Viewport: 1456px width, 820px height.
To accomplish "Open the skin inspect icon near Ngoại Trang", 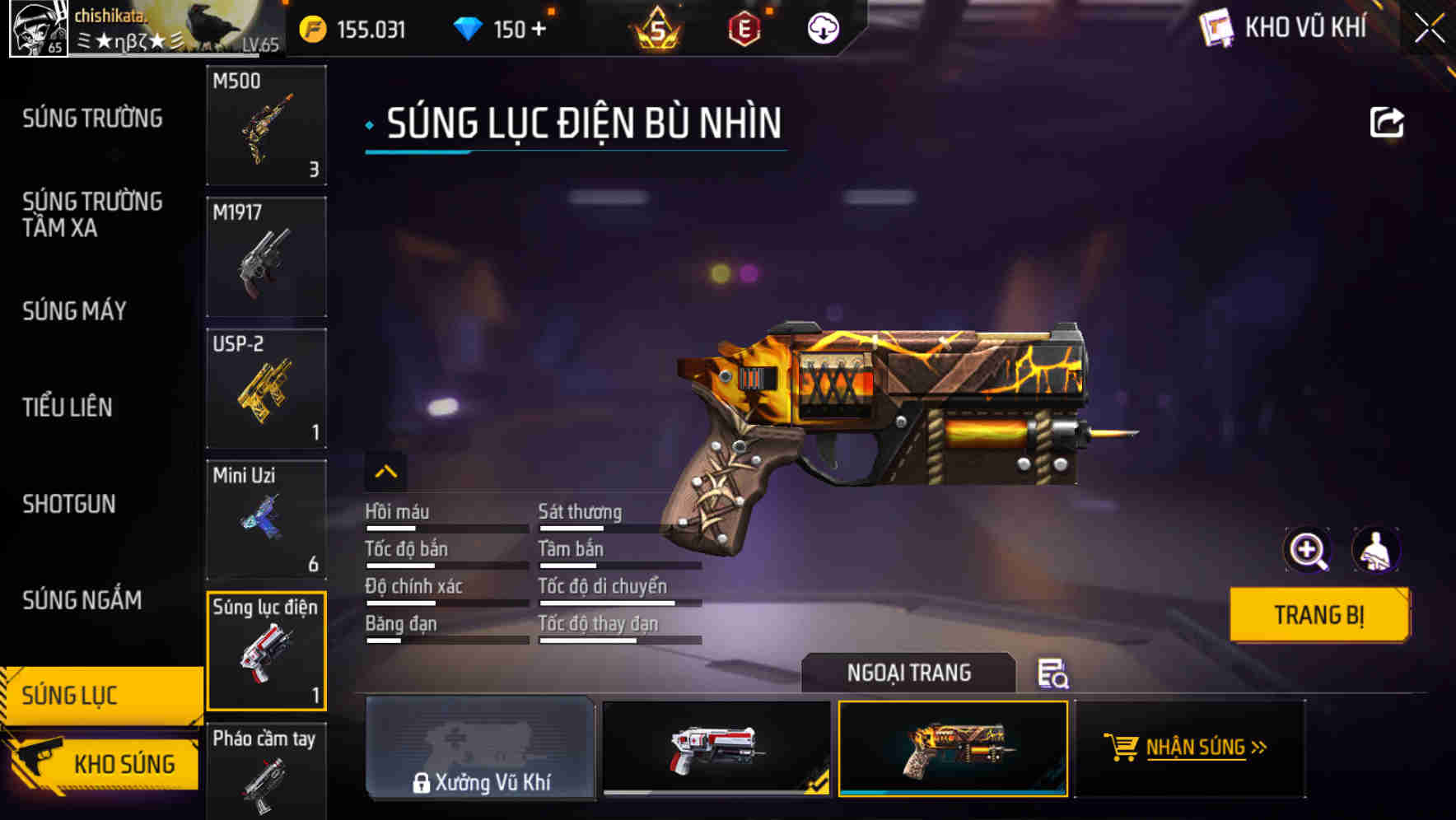I will 1055,673.
